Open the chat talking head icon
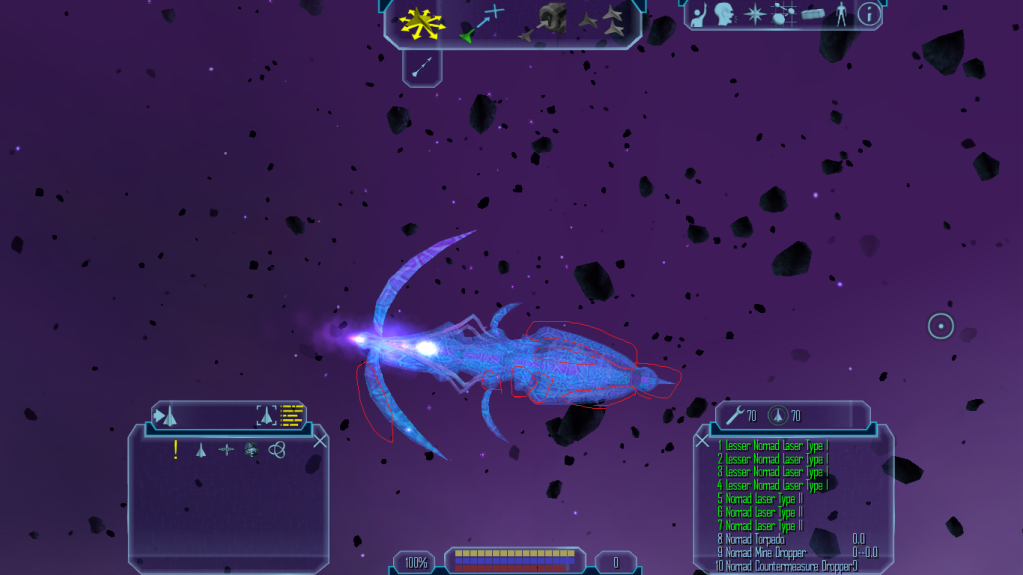1023x575 pixels. coord(725,15)
